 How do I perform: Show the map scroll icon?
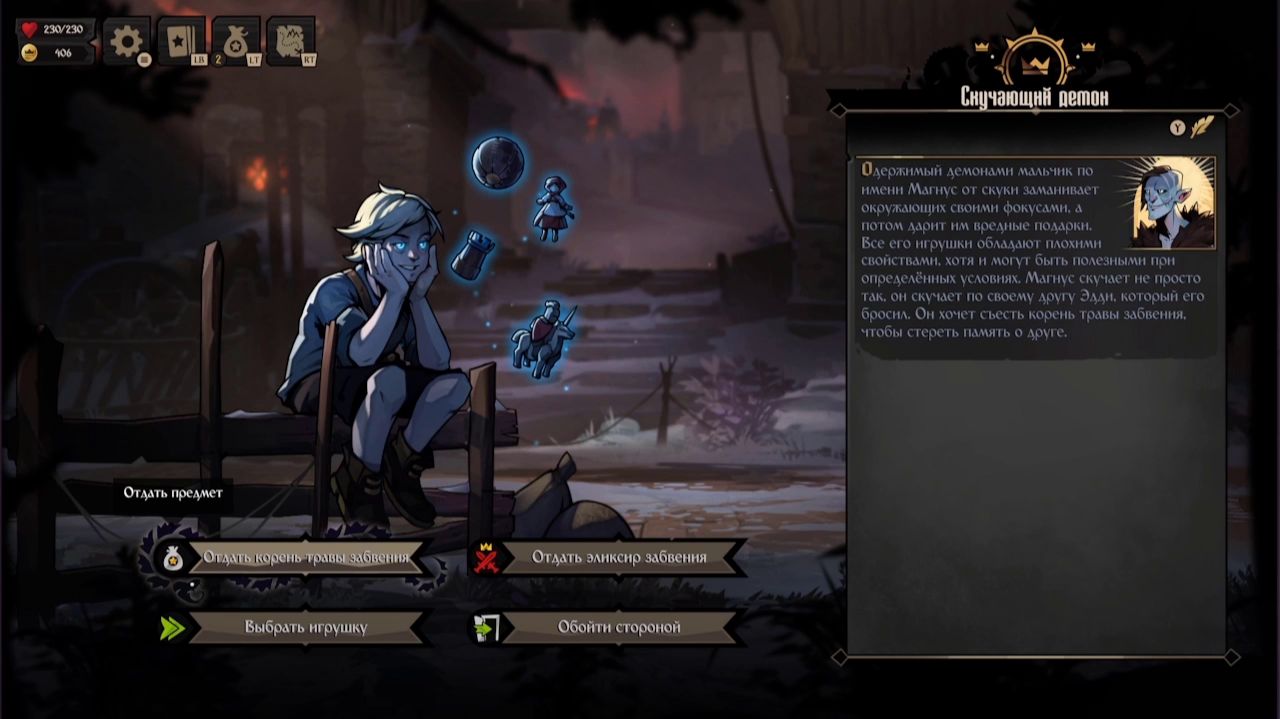[290, 41]
